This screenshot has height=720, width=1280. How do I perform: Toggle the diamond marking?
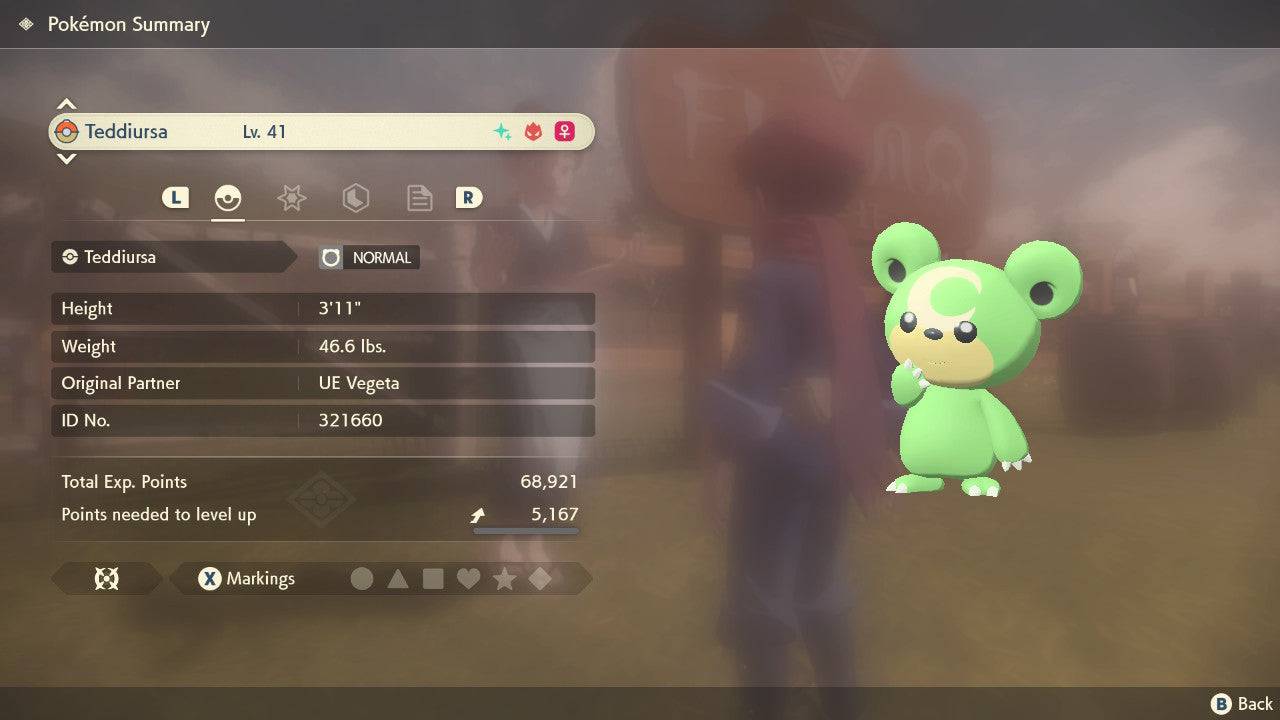pyautogui.click(x=540, y=579)
